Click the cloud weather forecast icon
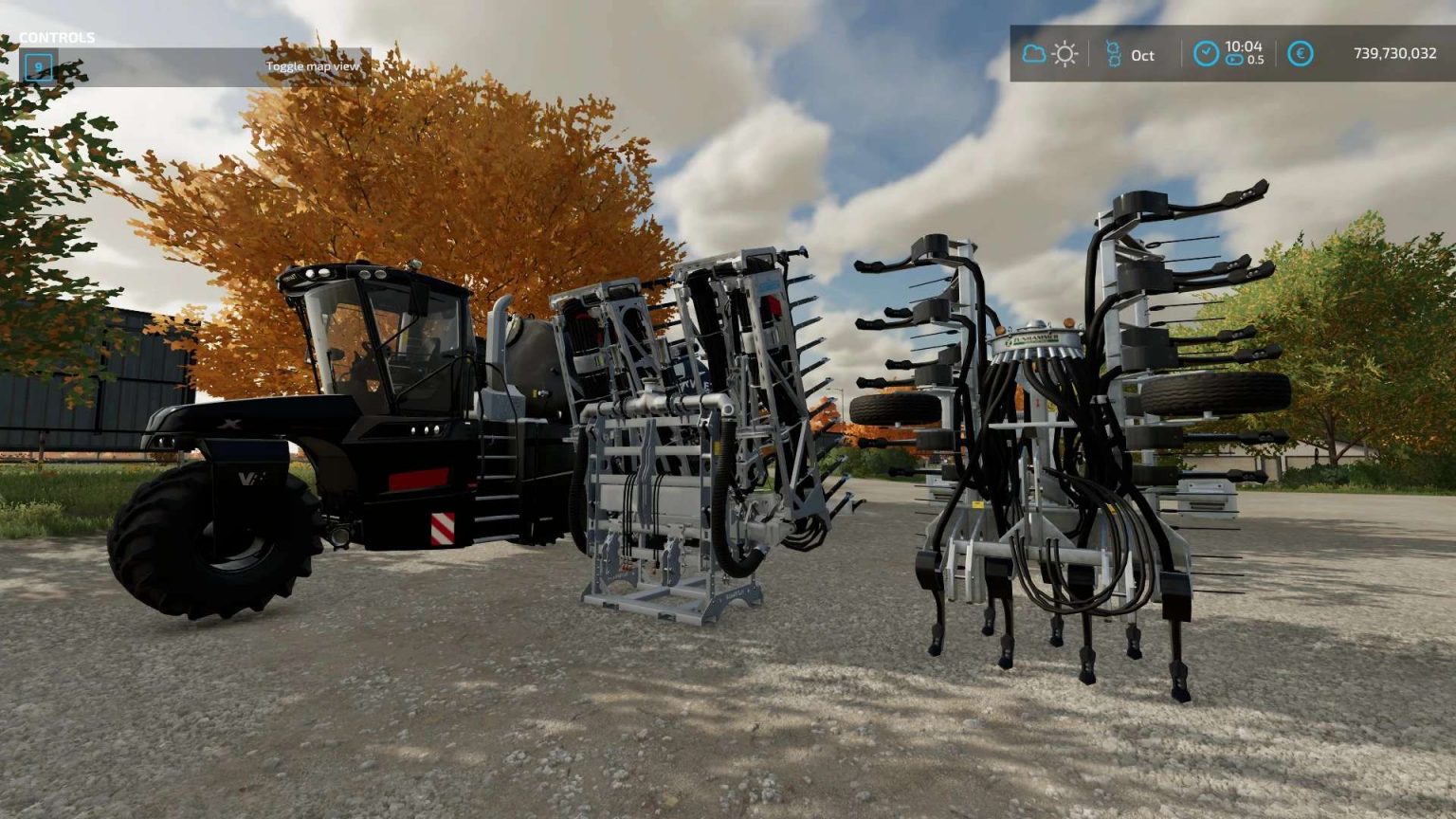1456x819 pixels. pyautogui.click(x=1033, y=54)
